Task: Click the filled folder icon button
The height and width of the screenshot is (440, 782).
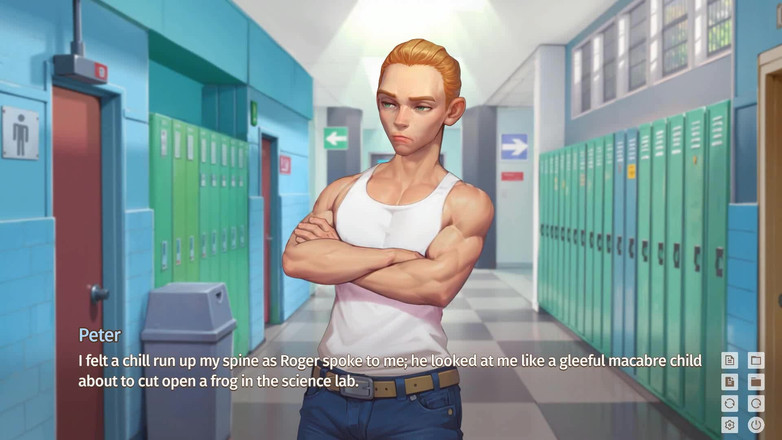Action: point(756,382)
